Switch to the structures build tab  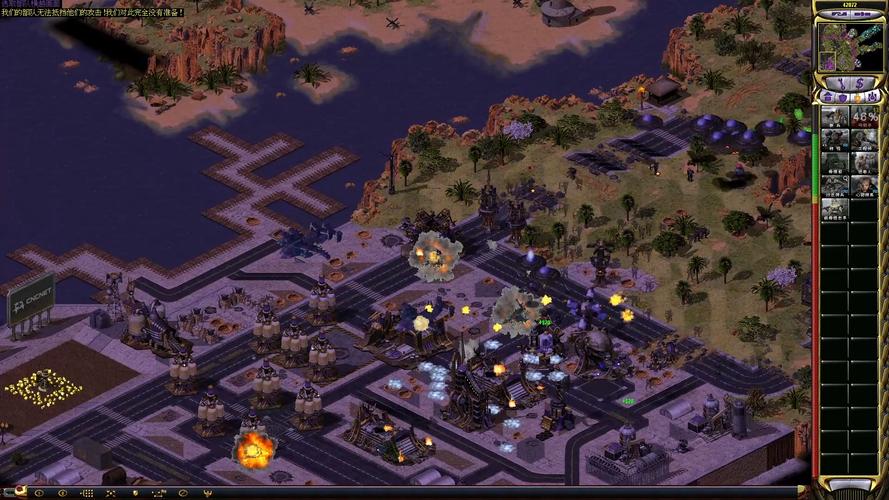(827, 97)
